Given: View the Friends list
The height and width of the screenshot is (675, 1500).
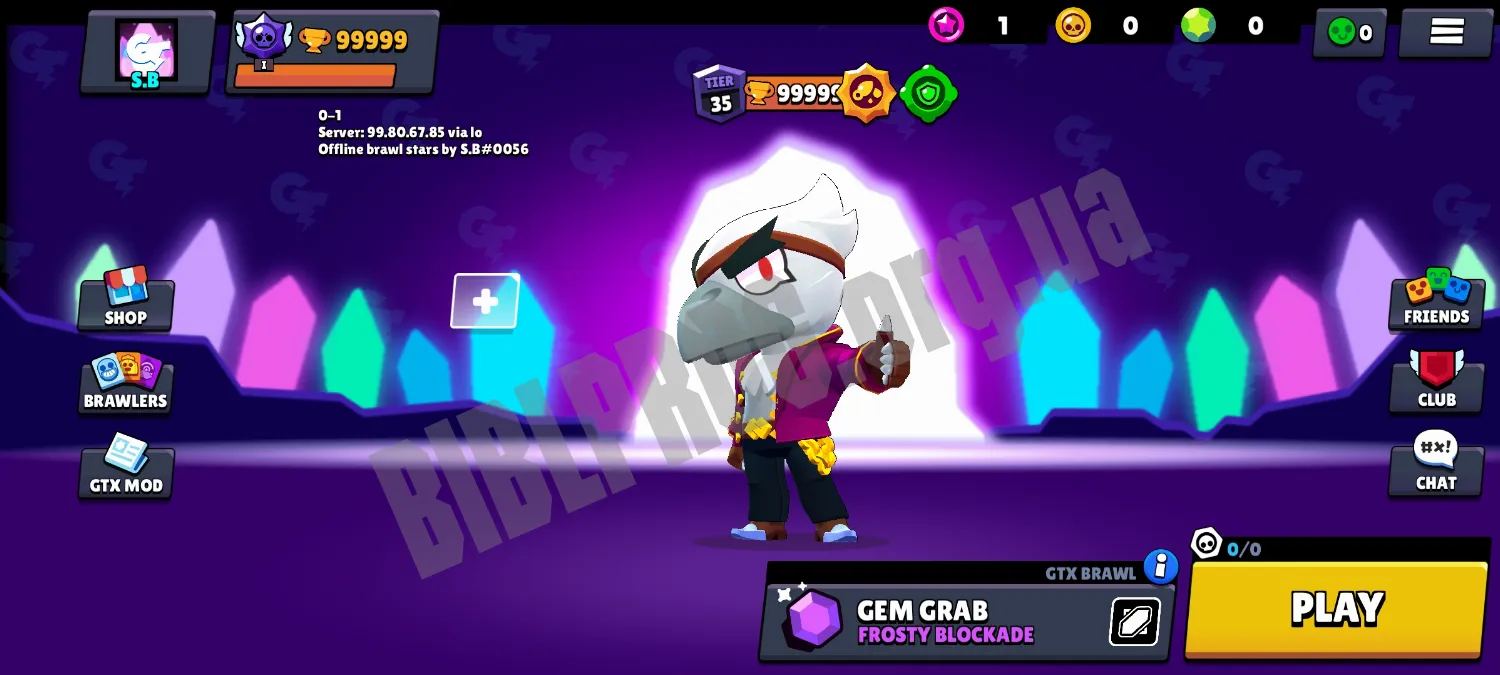Looking at the screenshot, I should 1436,299.
